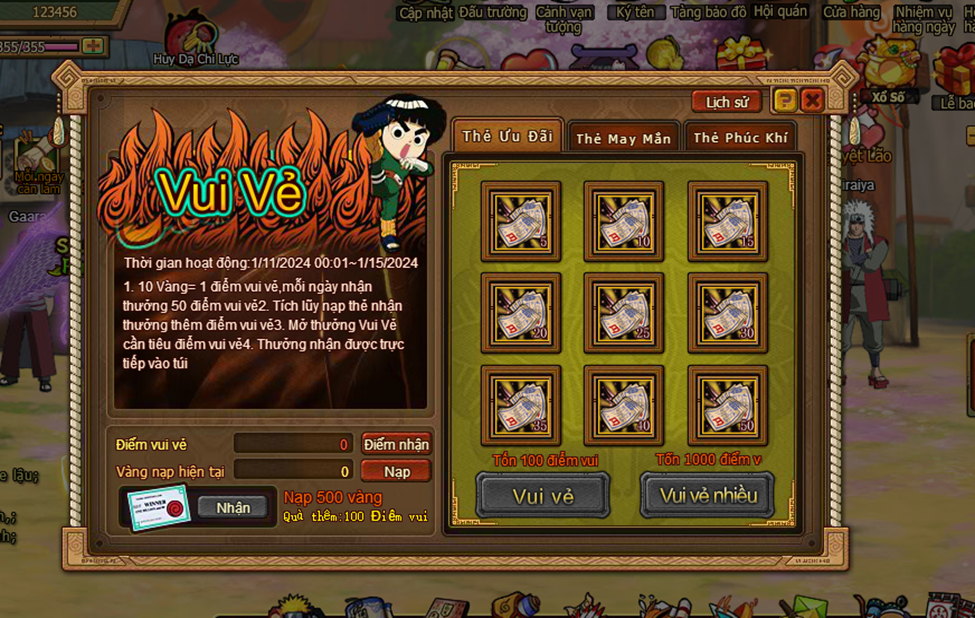Open the Hội quán guild menu
This screenshot has height=618, width=975.
(x=780, y=13)
